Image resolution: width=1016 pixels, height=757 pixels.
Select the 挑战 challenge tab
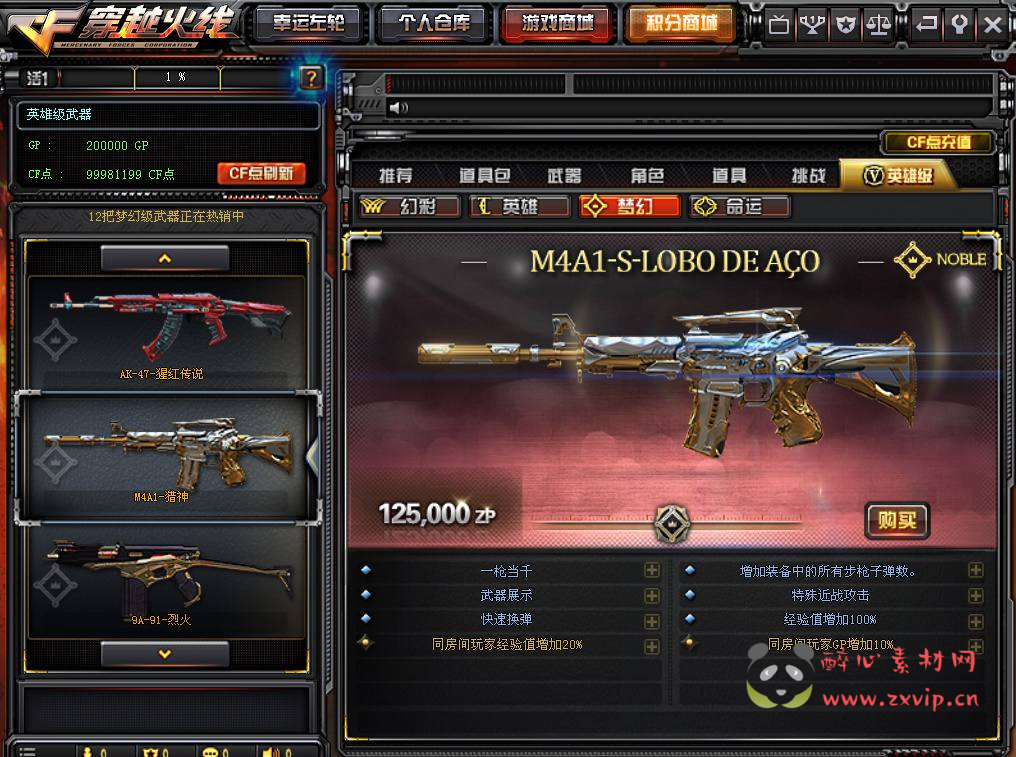(808, 176)
